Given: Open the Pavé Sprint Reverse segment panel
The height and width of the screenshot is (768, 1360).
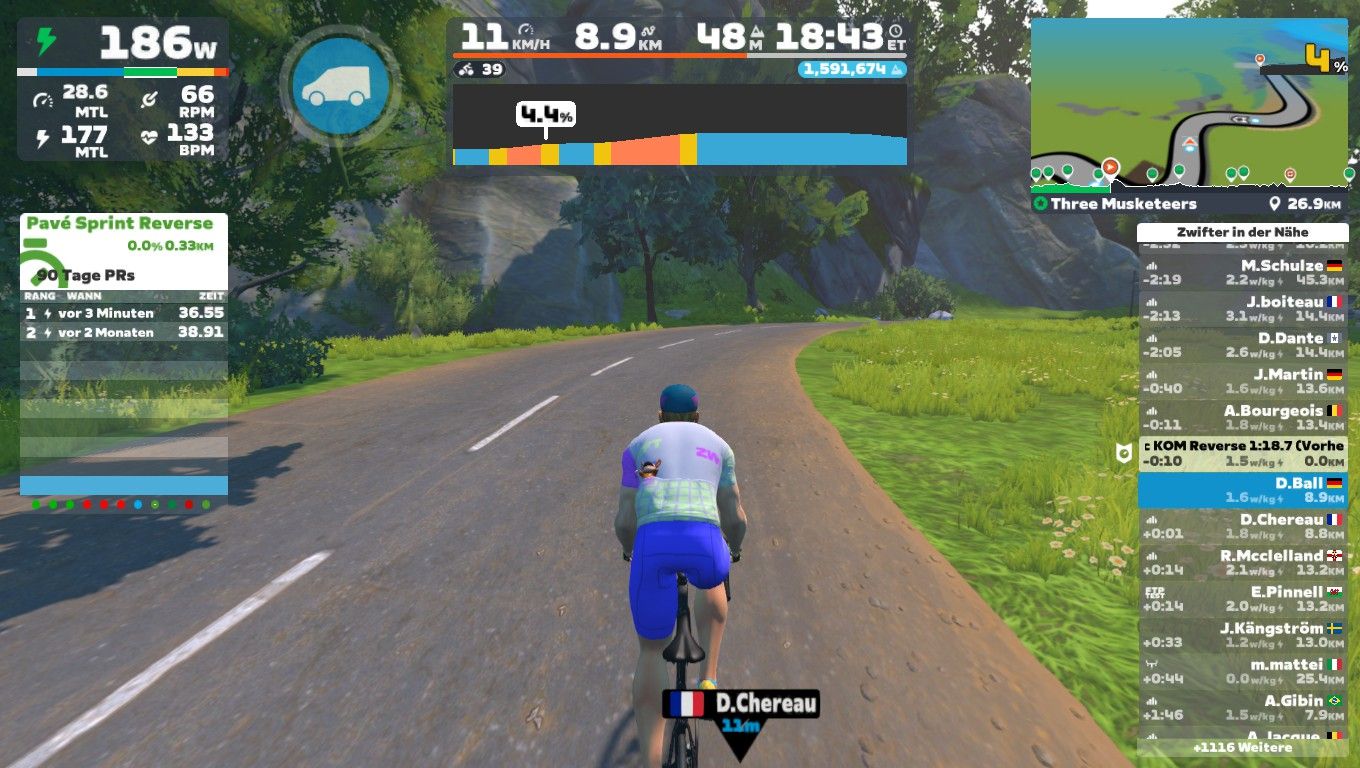Looking at the screenshot, I should (120, 224).
